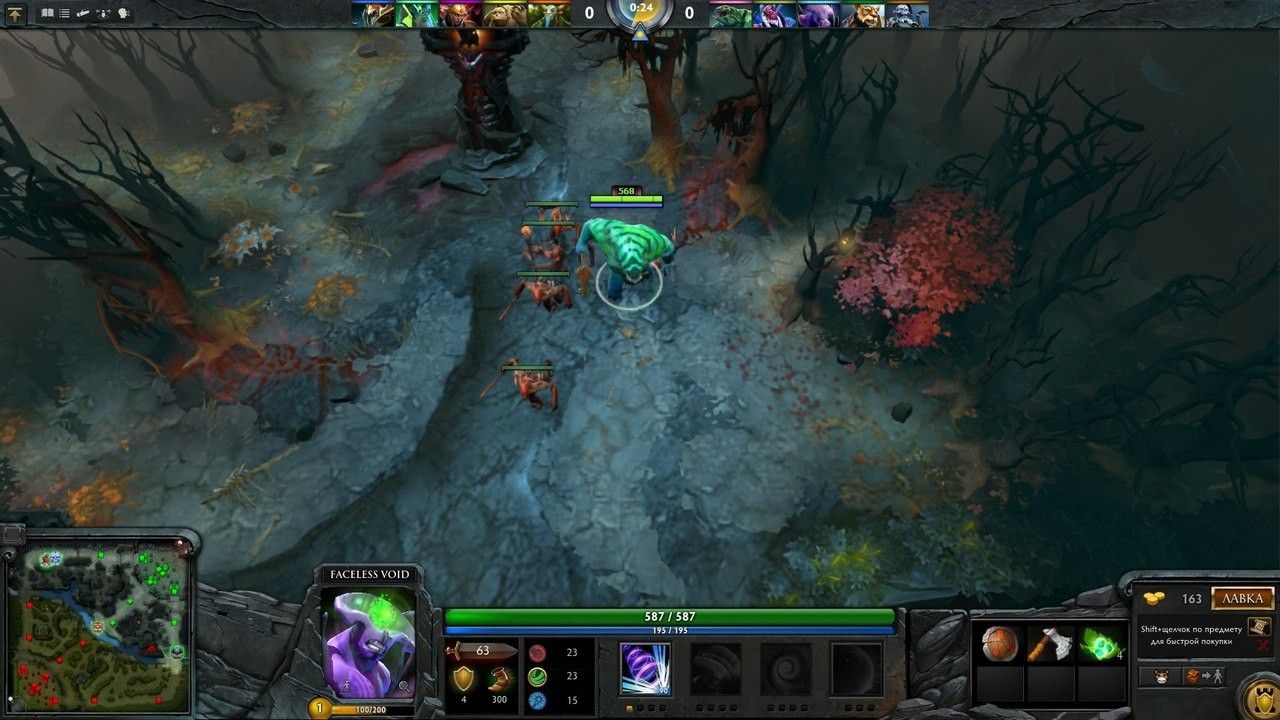Open the book icon in top bar
This screenshot has width=1280, height=720.
[x=47, y=14]
